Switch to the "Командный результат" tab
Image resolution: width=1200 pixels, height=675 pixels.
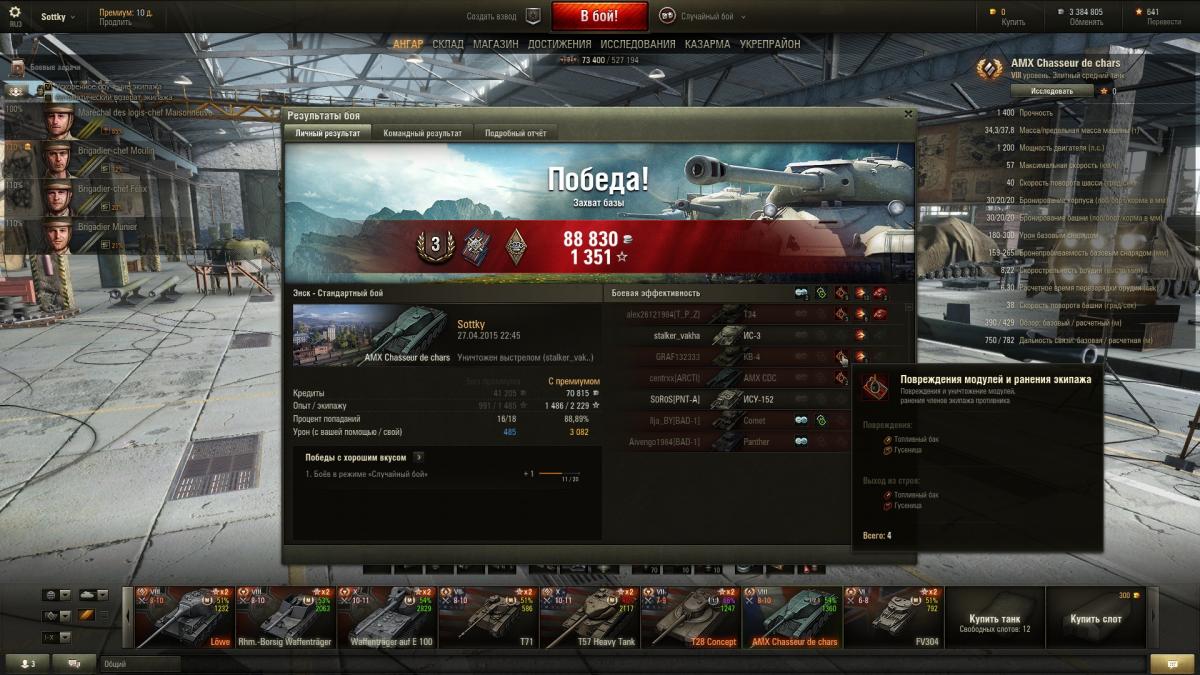click(x=422, y=133)
